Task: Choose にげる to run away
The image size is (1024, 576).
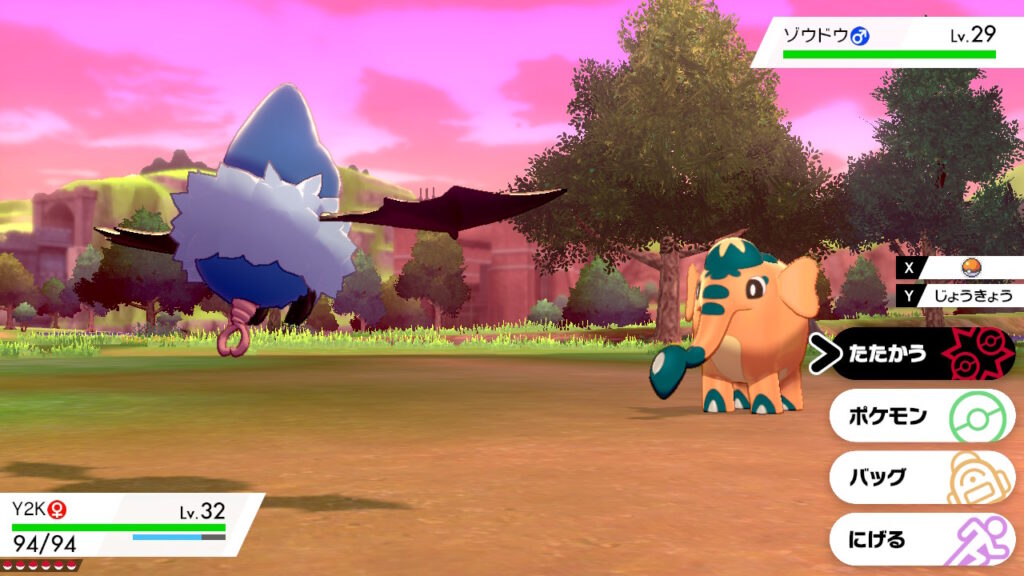Action: tap(920, 540)
